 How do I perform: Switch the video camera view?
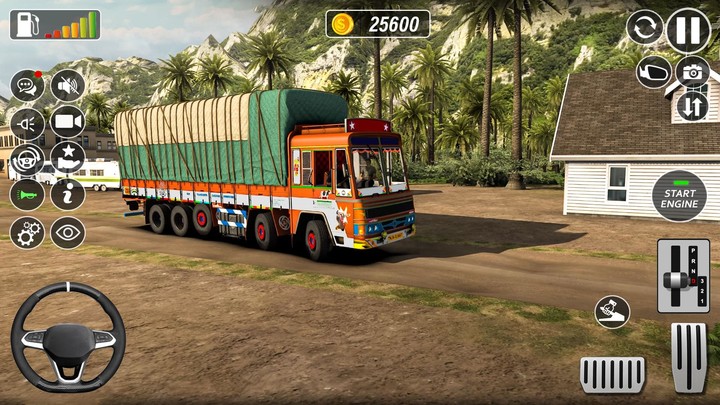coord(68,123)
